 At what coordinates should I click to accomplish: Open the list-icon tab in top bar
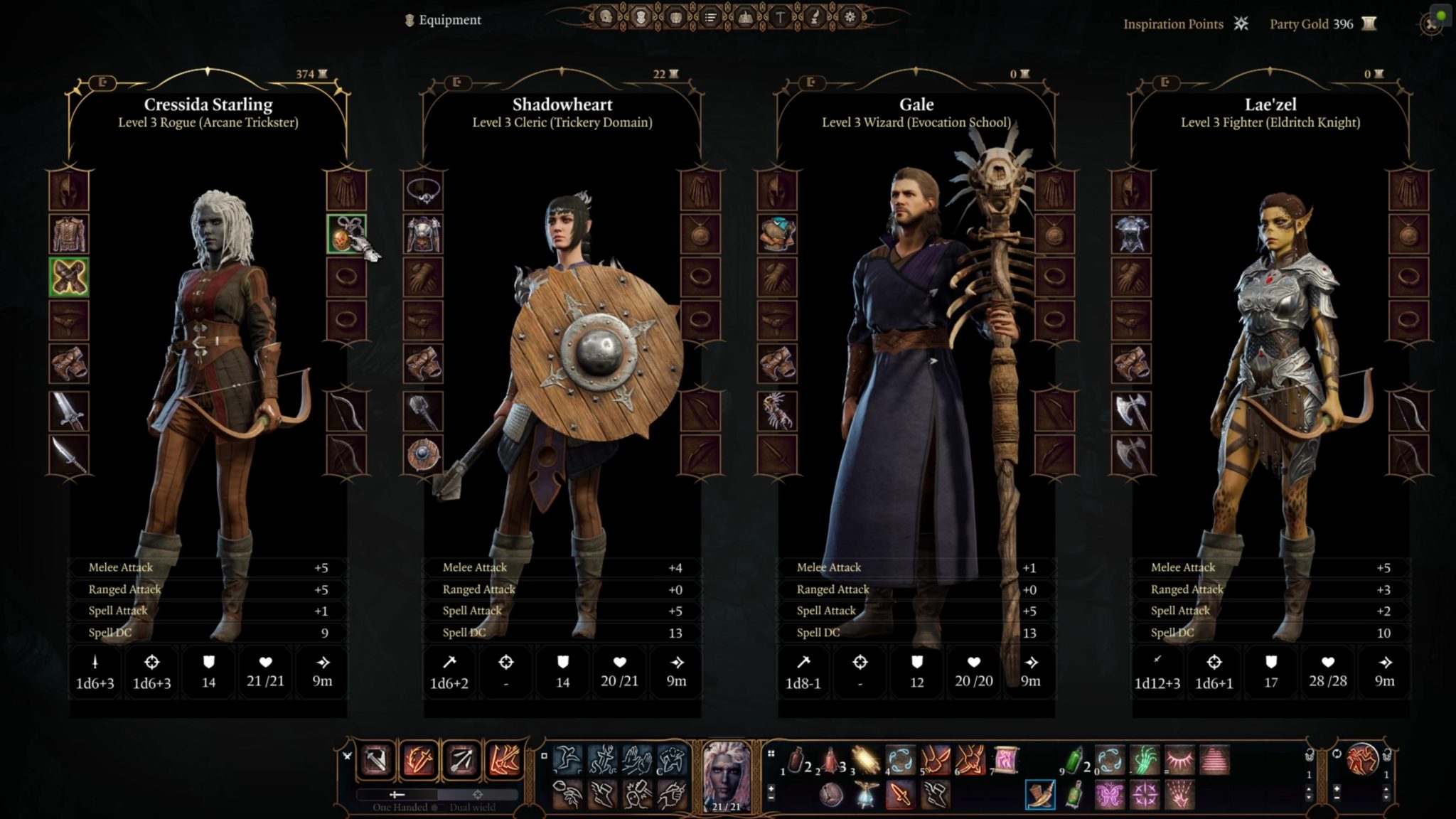(x=710, y=17)
